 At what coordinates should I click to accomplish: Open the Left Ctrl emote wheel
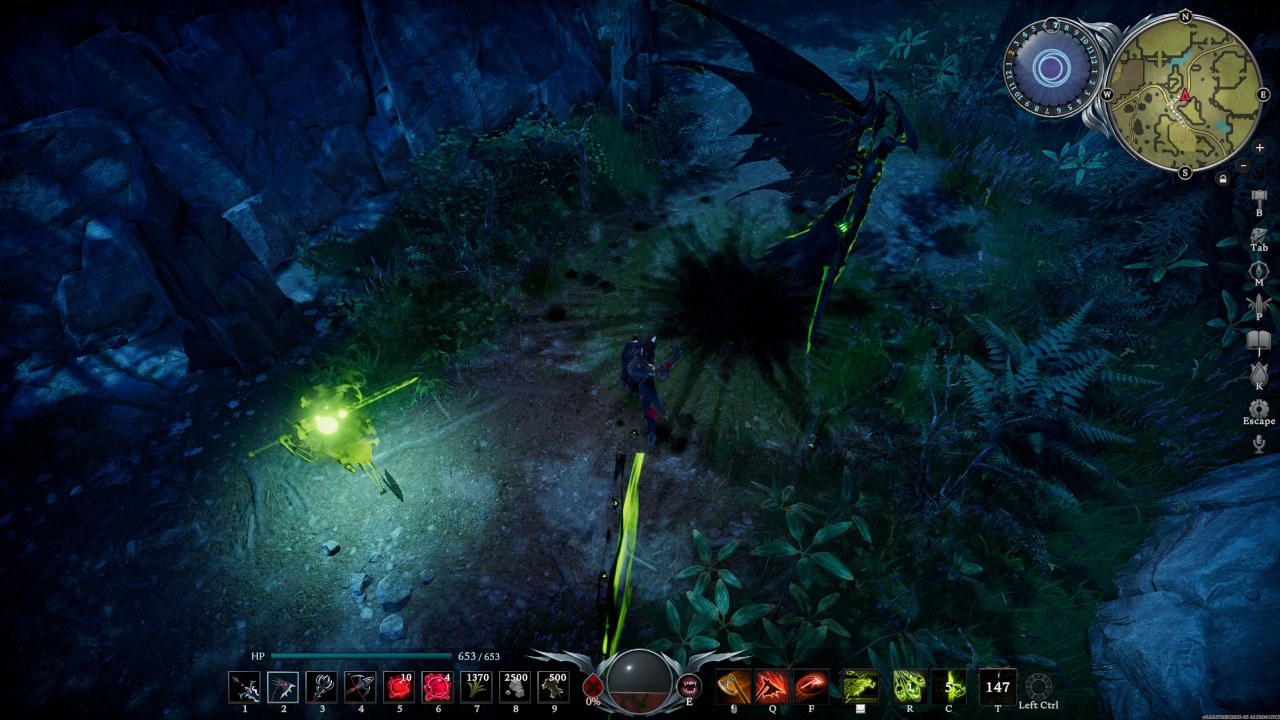pyautogui.click(x=1038, y=686)
